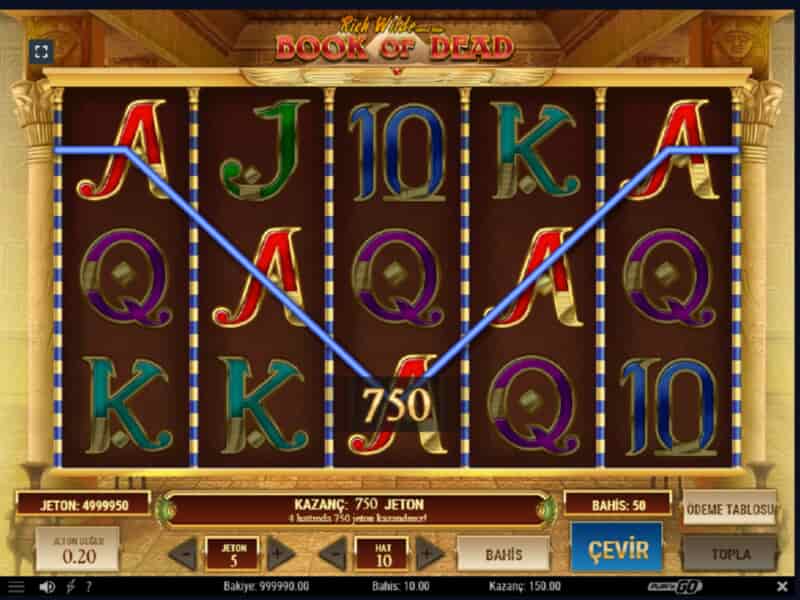Collect winnings with the TOPLA button
The height and width of the screenshot is (600, 800).
[729, 552]
